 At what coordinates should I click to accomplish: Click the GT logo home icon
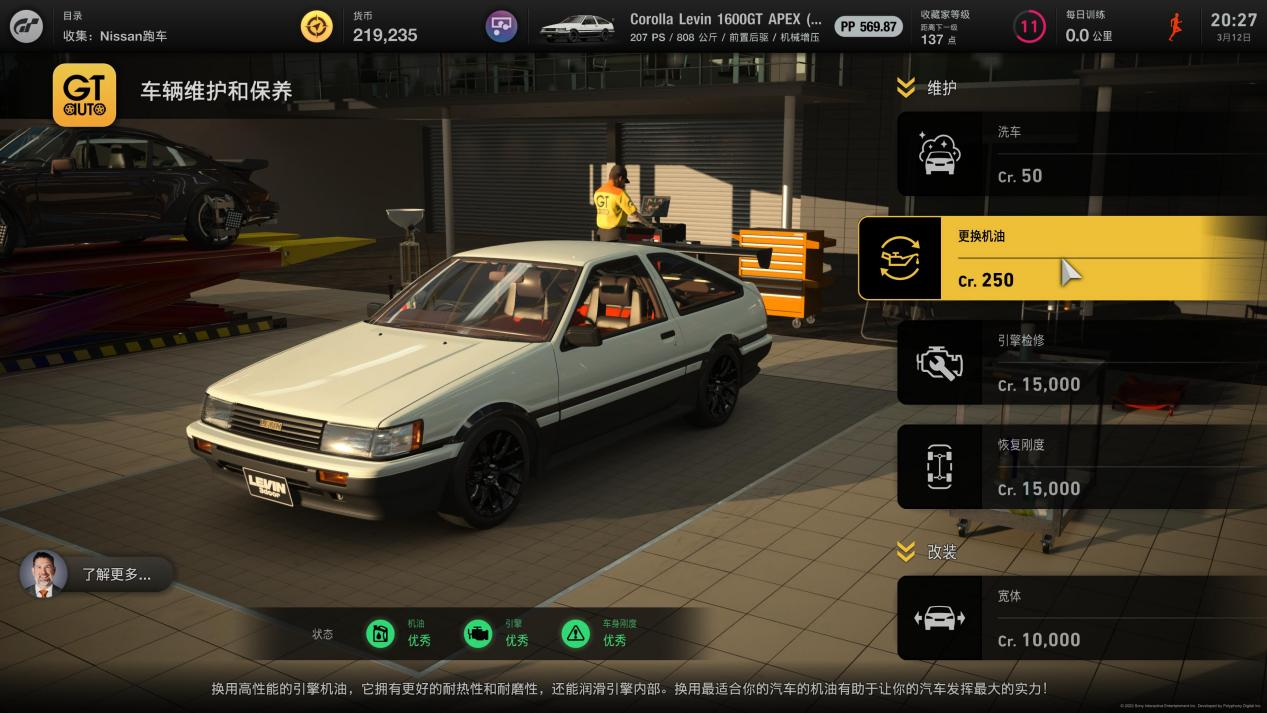pos(27,26)
